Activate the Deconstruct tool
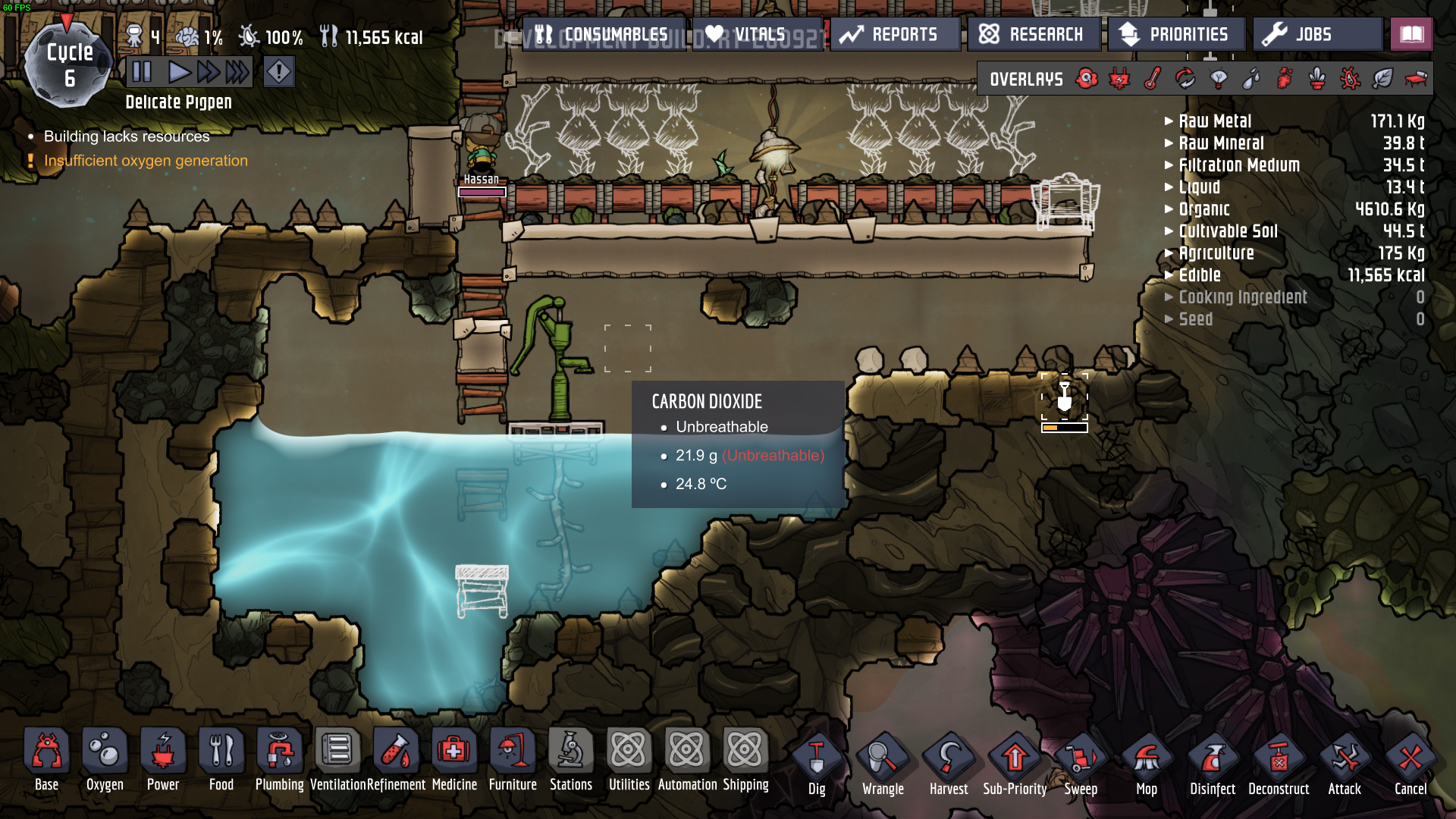 pyautogui.click(x=1279, y=764)
